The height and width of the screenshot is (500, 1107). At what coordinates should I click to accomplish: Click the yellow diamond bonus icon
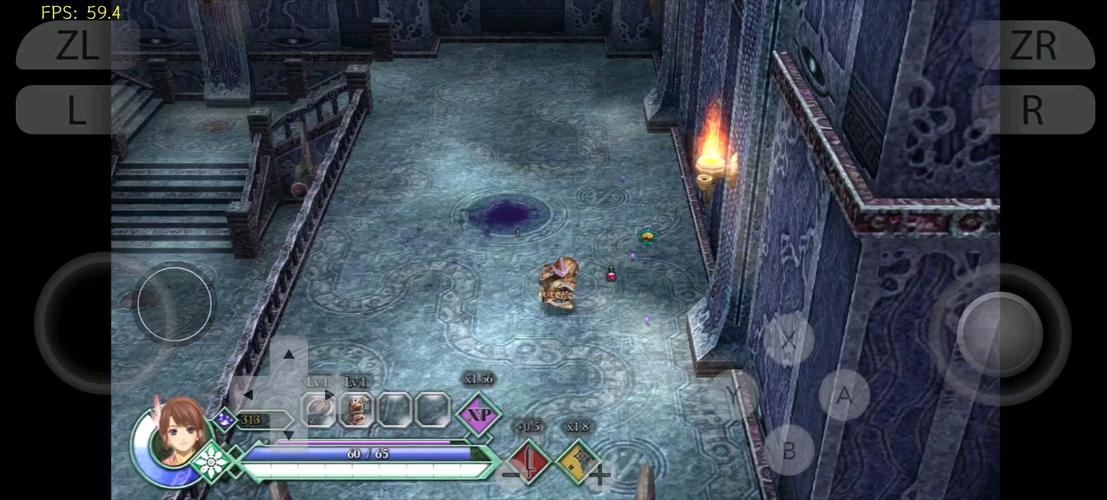coord(577,461)
